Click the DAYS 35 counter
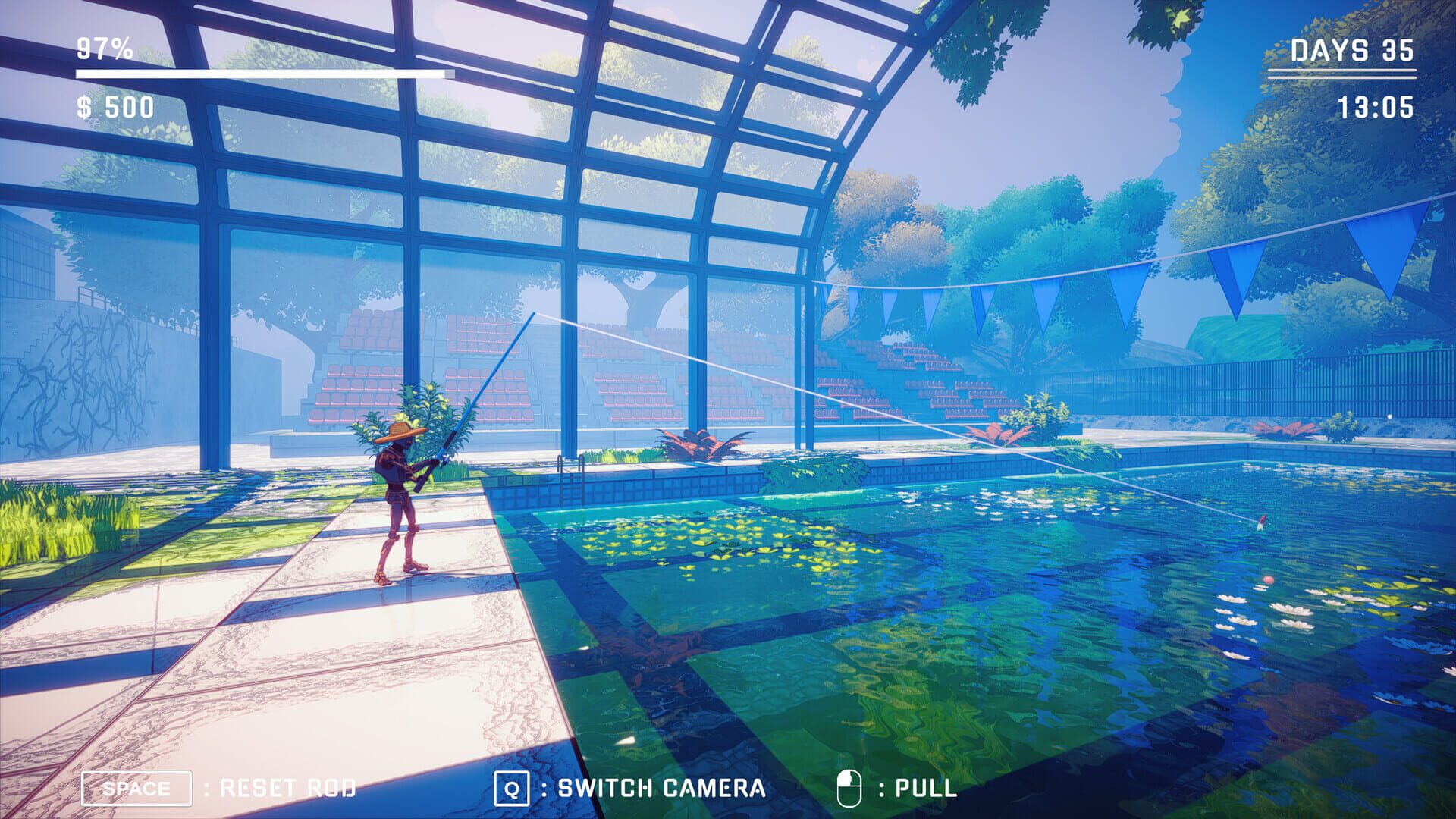The image size is (1456, 819). pos(1352,50)
